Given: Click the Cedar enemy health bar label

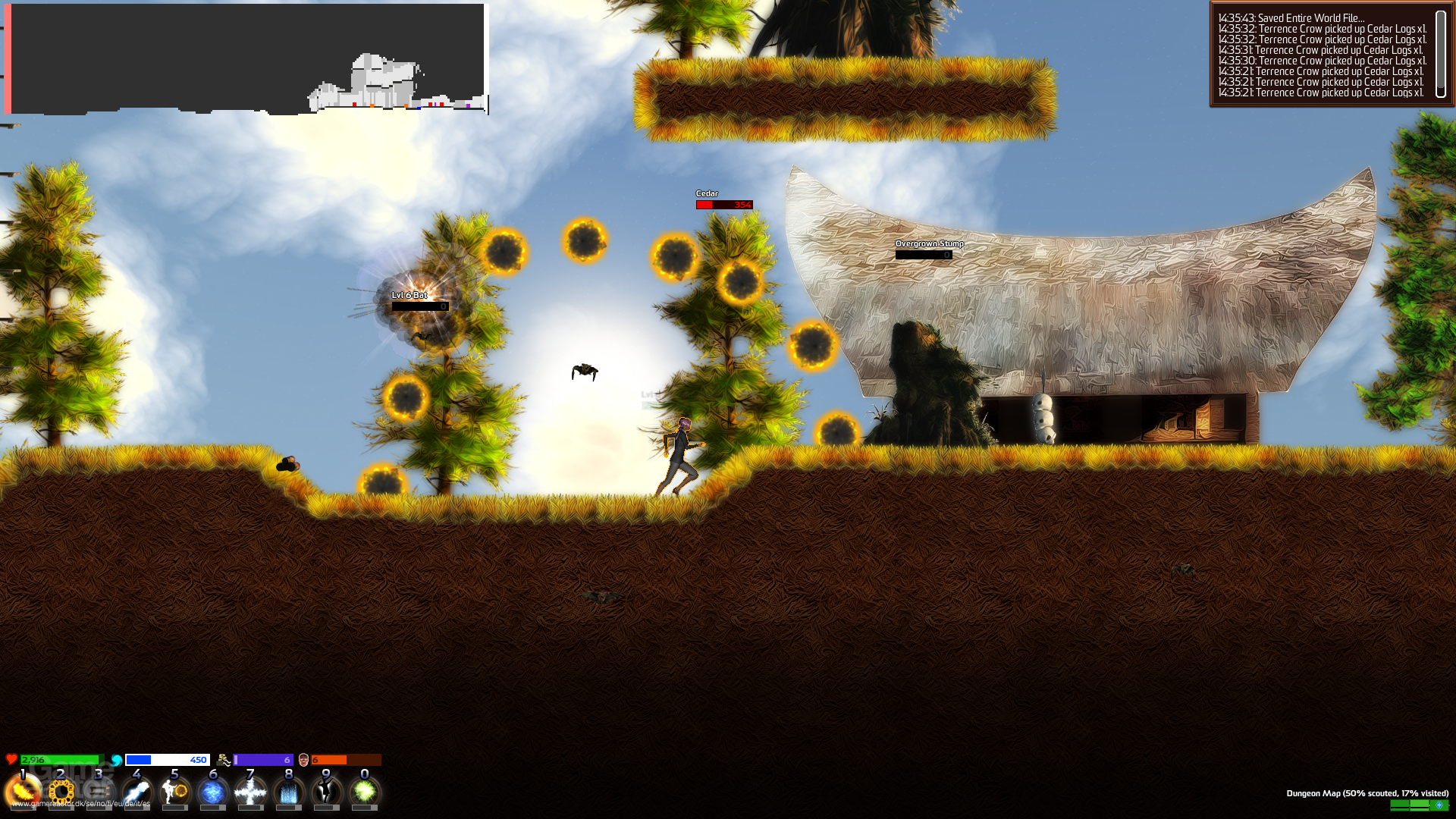Looking at the screenshot, I should 705,193.
